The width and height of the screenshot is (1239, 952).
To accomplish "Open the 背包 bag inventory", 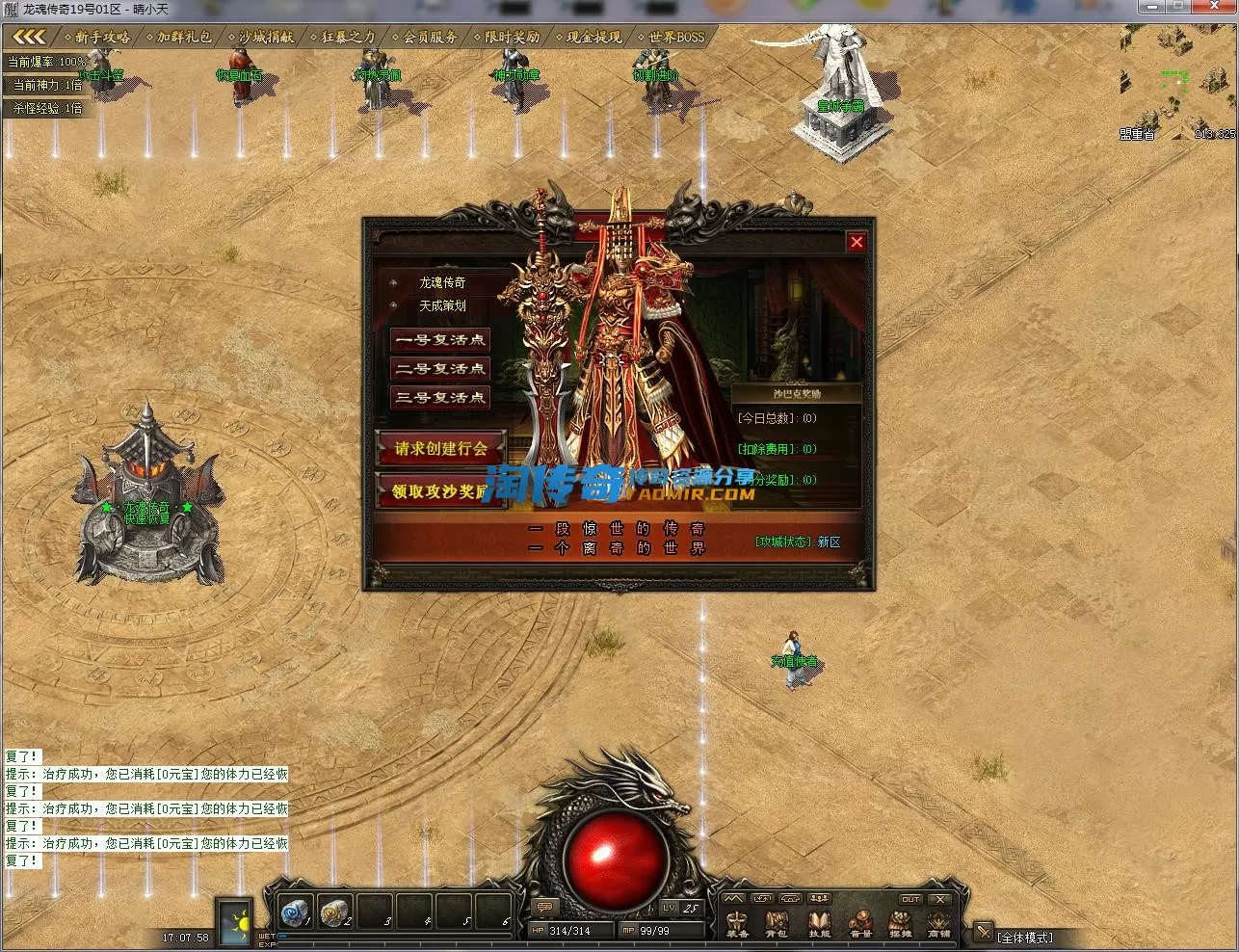I will [777, 925].
